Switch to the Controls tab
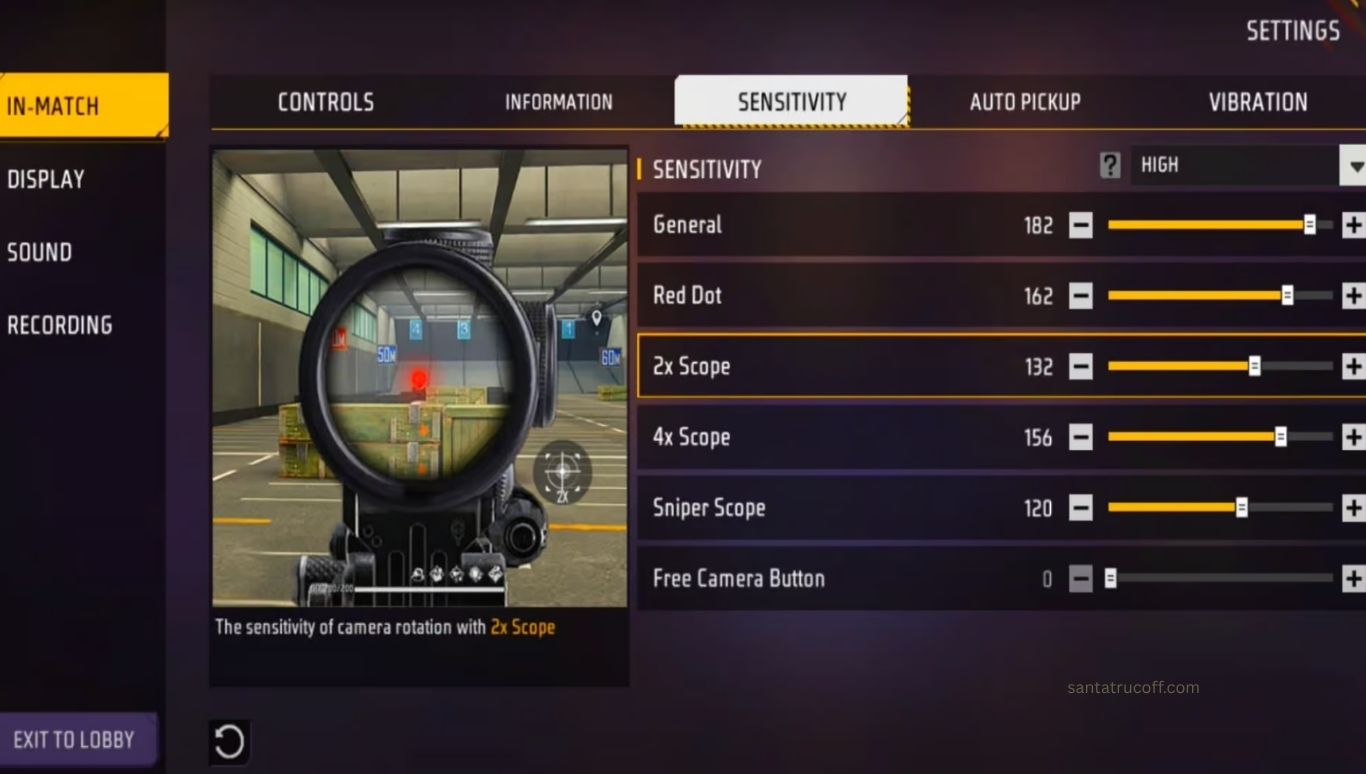 (326, 102)
